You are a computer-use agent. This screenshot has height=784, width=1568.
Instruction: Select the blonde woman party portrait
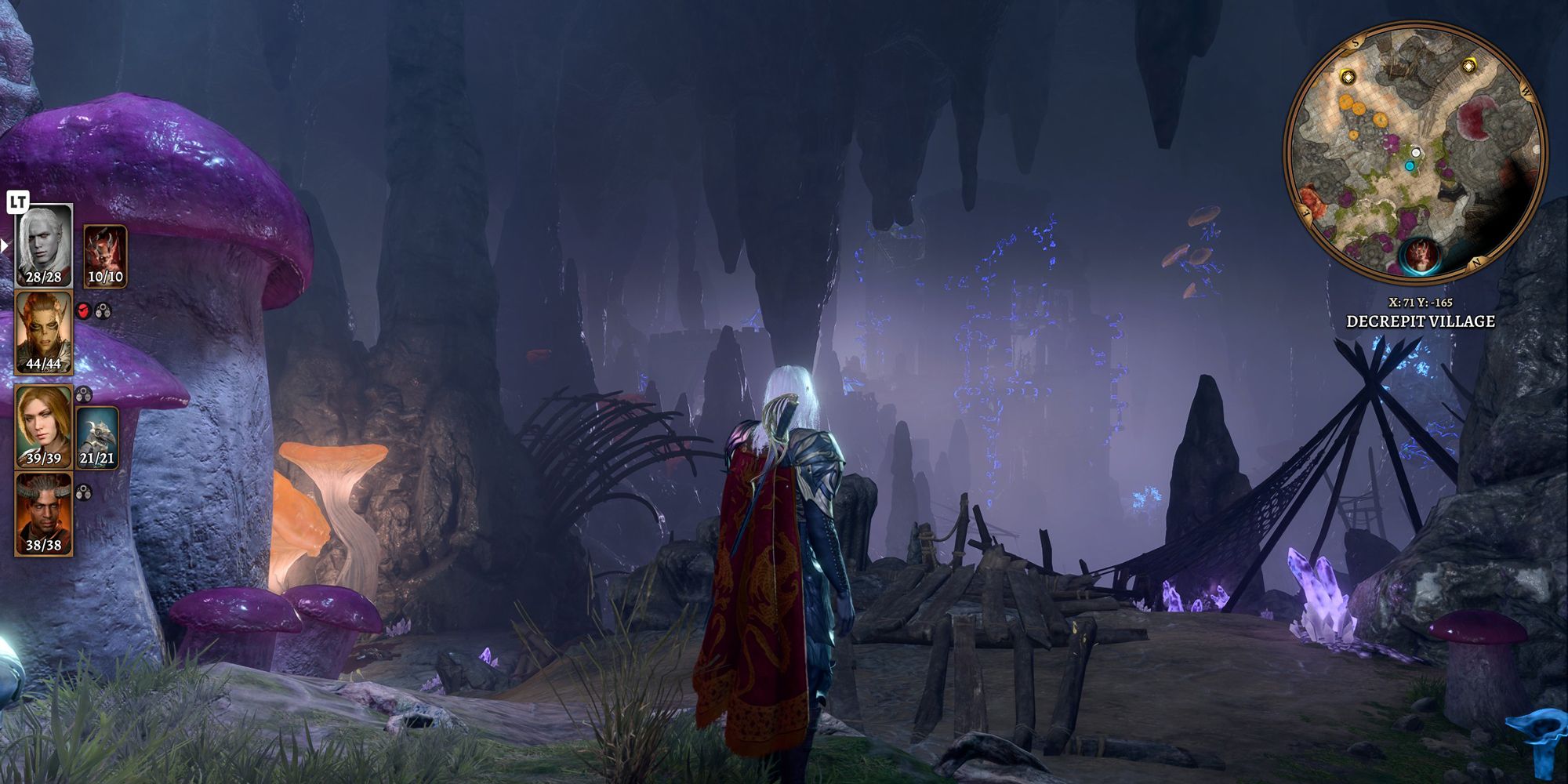tap(44, 425)
